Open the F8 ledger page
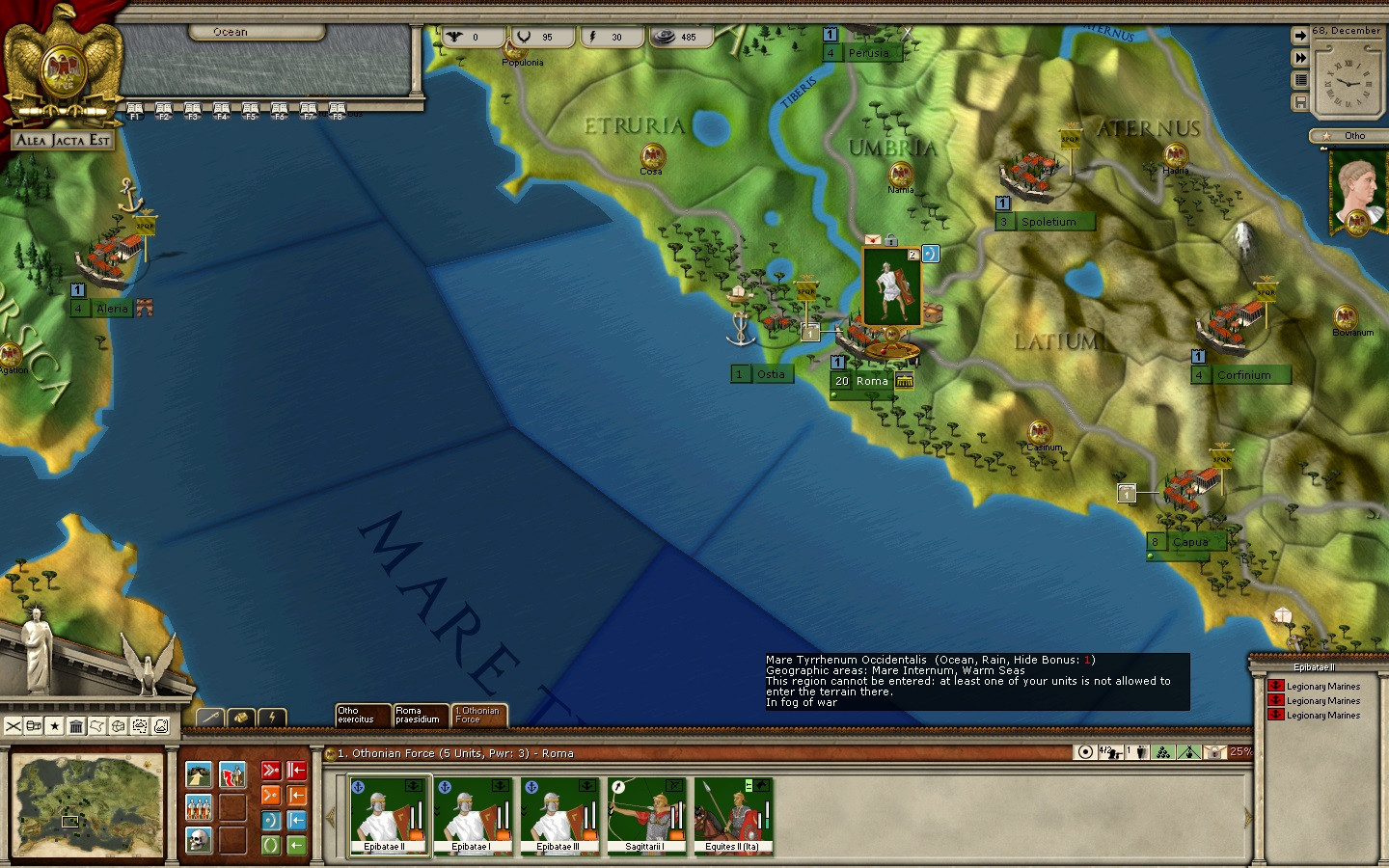 (x=338, y=111)
